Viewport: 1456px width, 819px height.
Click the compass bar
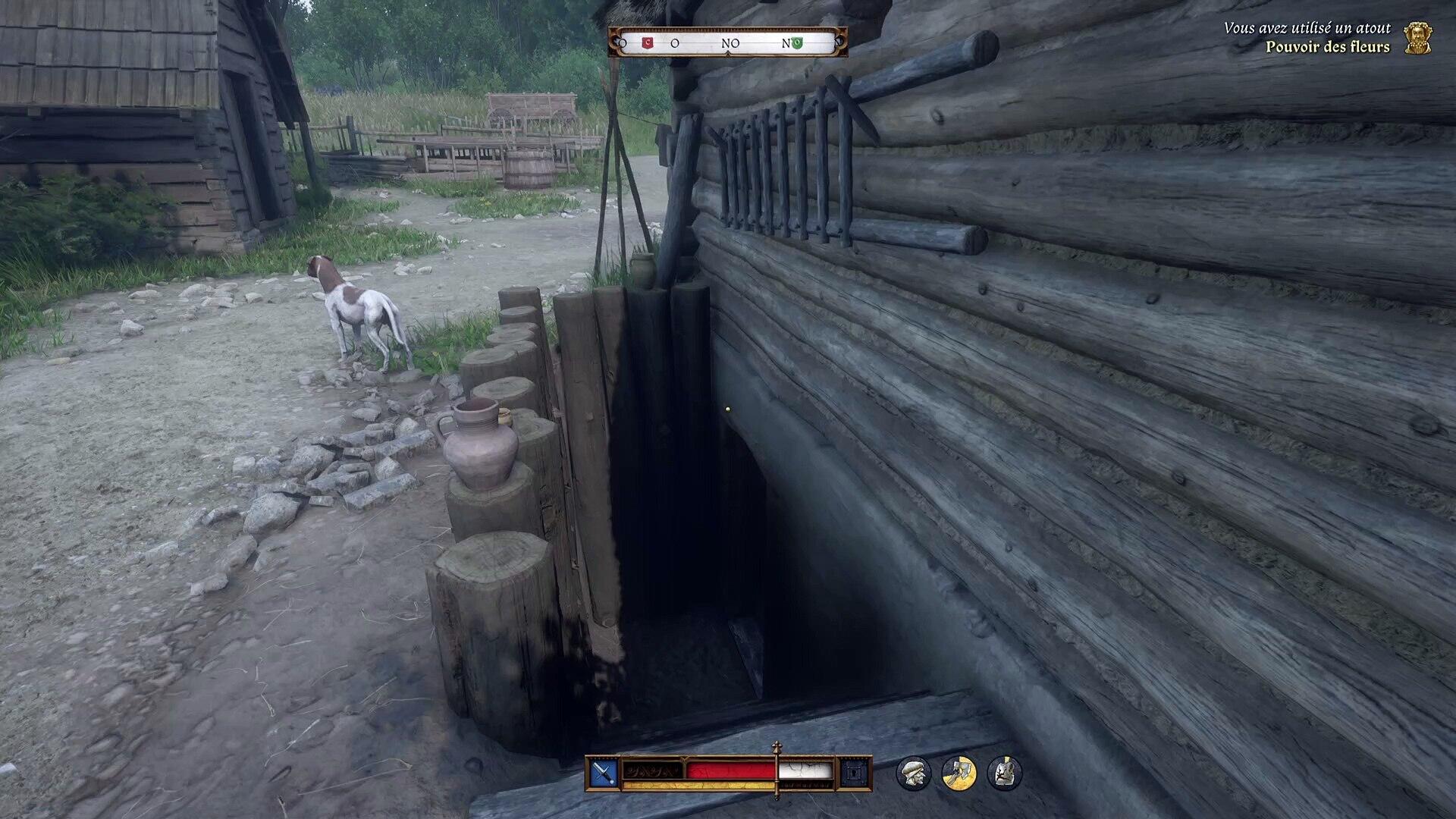click(x=728, y=43)
